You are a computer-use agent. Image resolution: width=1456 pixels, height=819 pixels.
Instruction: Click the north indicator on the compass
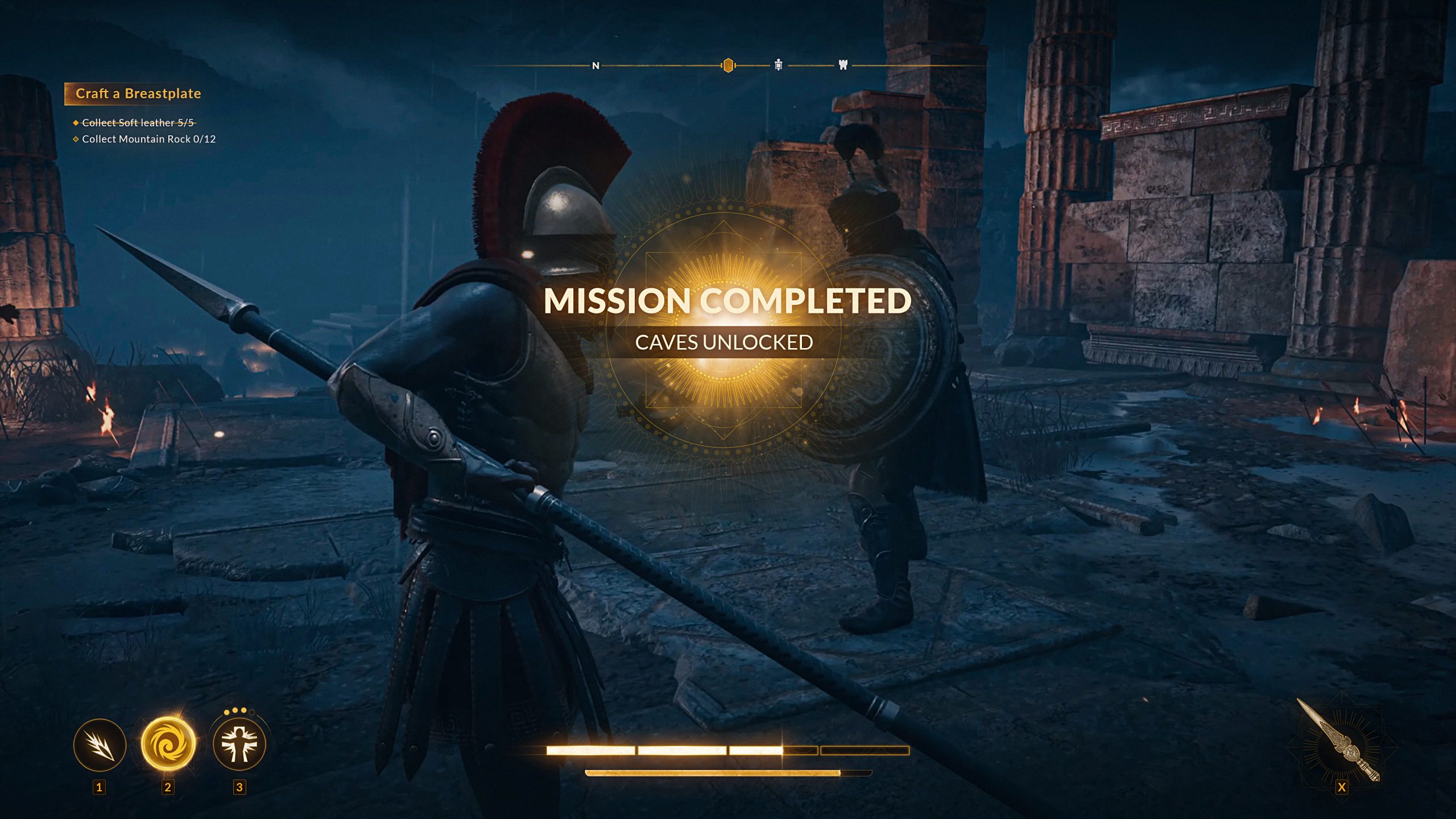(x=595, y=66)
